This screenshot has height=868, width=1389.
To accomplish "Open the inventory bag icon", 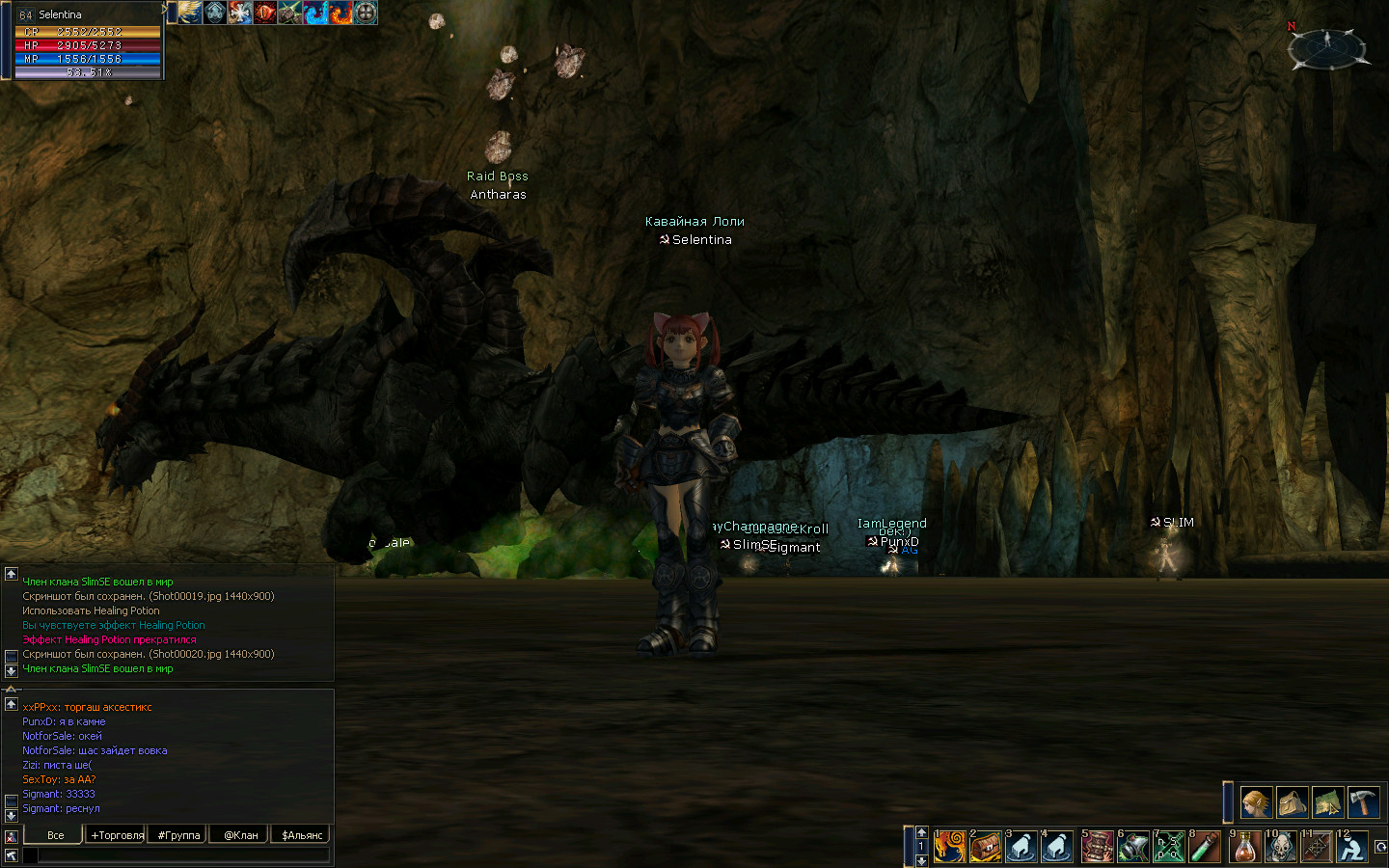I will [1292, 802].
